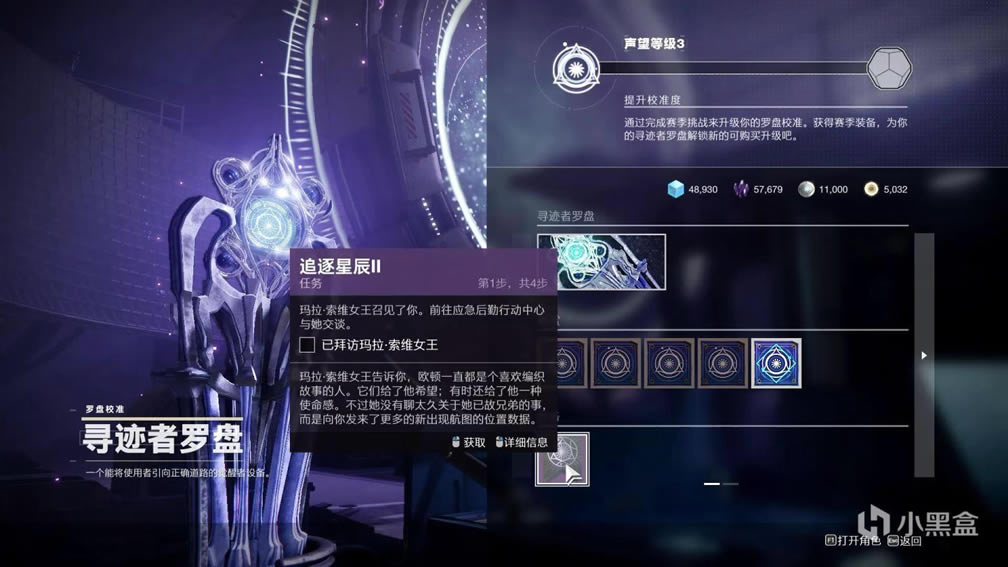Go to the next vendor page arrow
The image size is (1008, 567).
924,355
